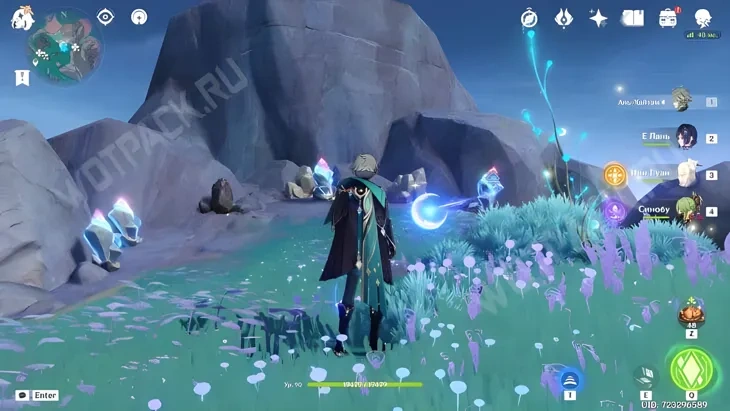Click the round icon next to Elemental Sight
Image resolution: width=730 pixels, height=411 pixels.
[x=139, y=17]
